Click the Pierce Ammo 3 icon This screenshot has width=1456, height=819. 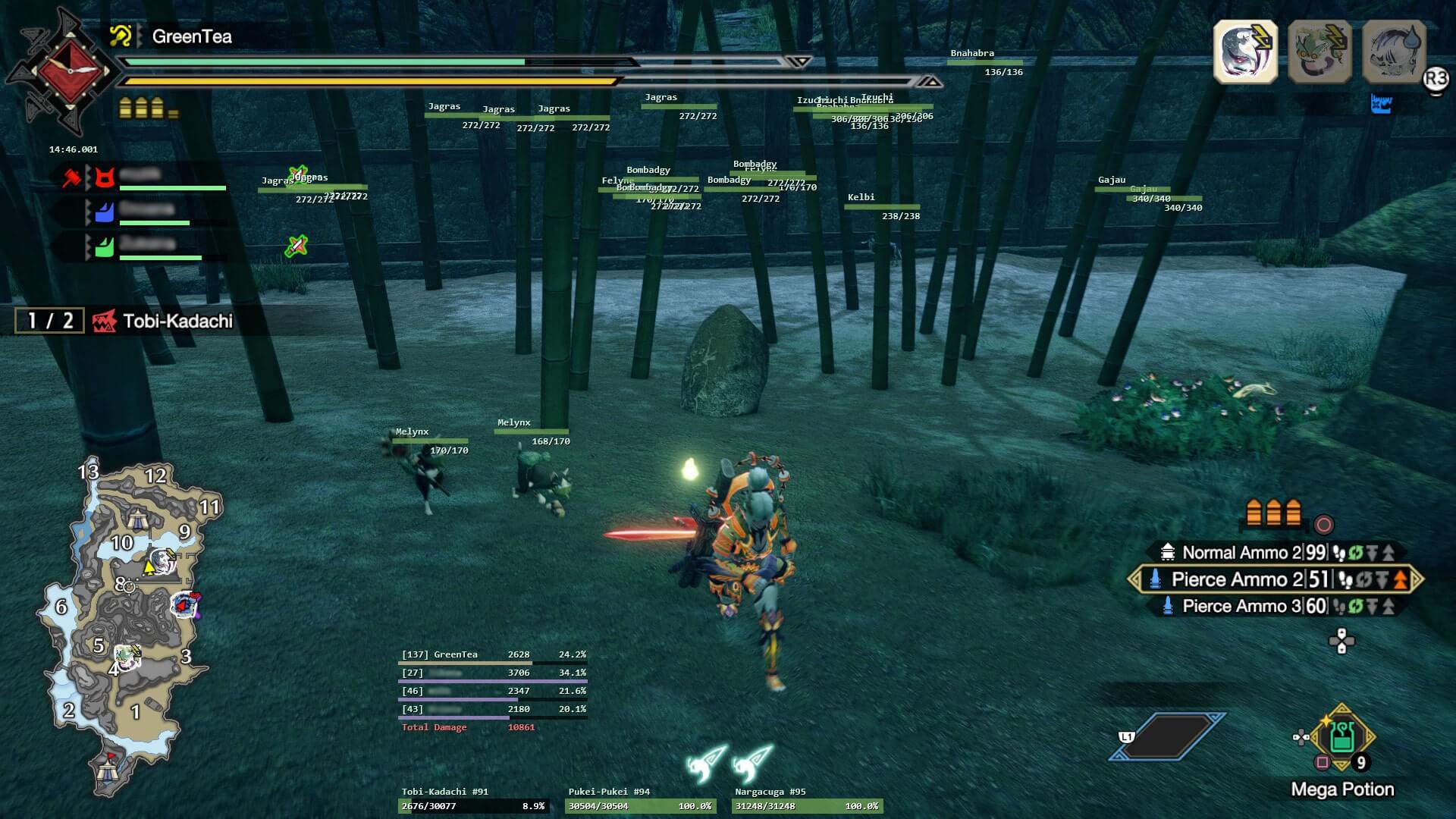click(1169, 606)
